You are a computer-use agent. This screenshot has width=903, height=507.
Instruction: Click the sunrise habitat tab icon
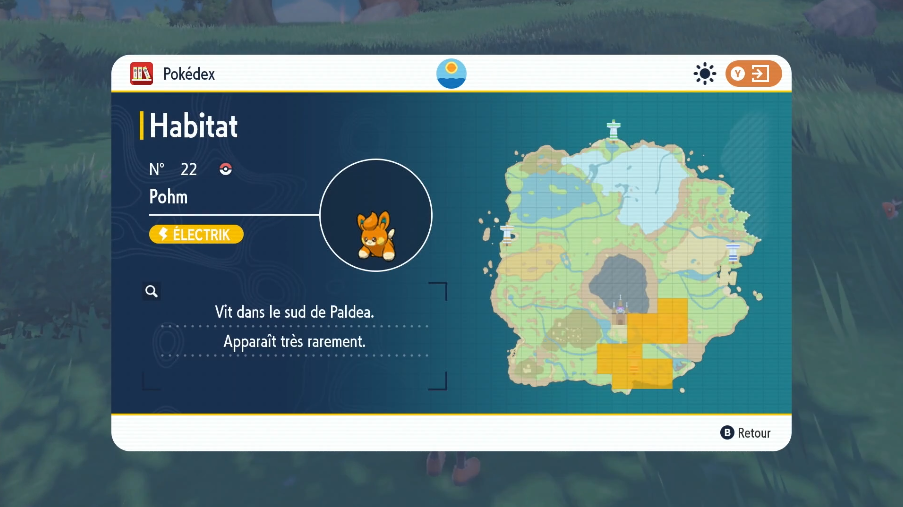[452, 73]
